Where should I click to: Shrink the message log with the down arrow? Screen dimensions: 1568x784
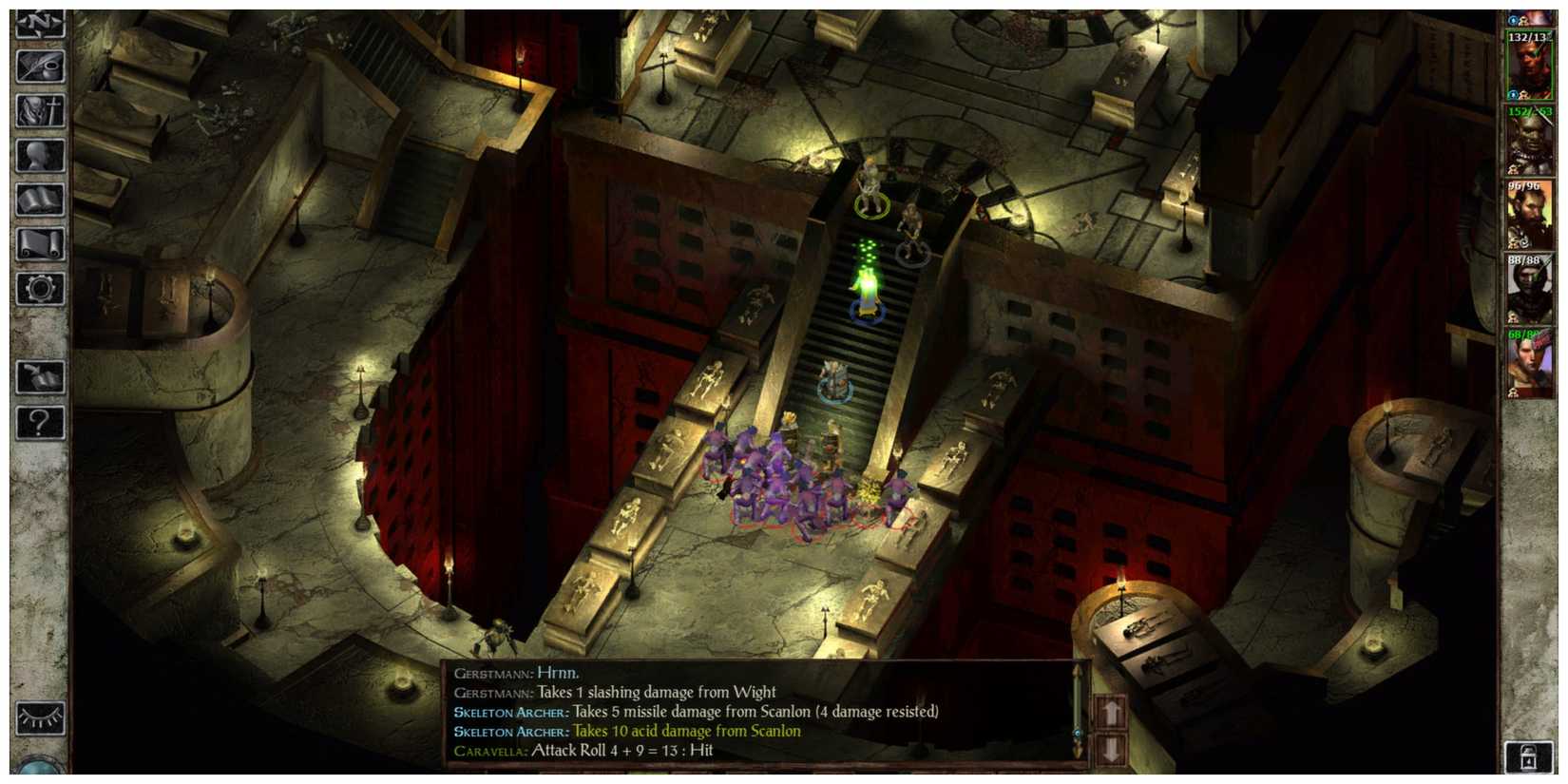click(x=1111, y=748)
